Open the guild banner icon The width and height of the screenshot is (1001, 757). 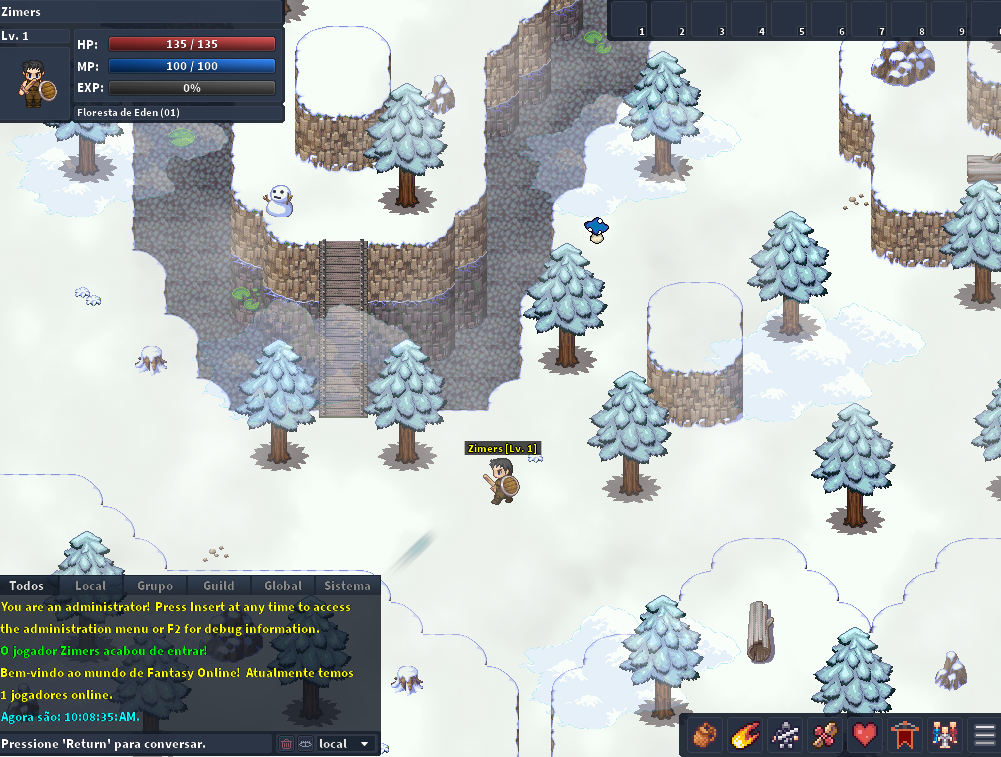pyautogui.click(x=905, y=735)
